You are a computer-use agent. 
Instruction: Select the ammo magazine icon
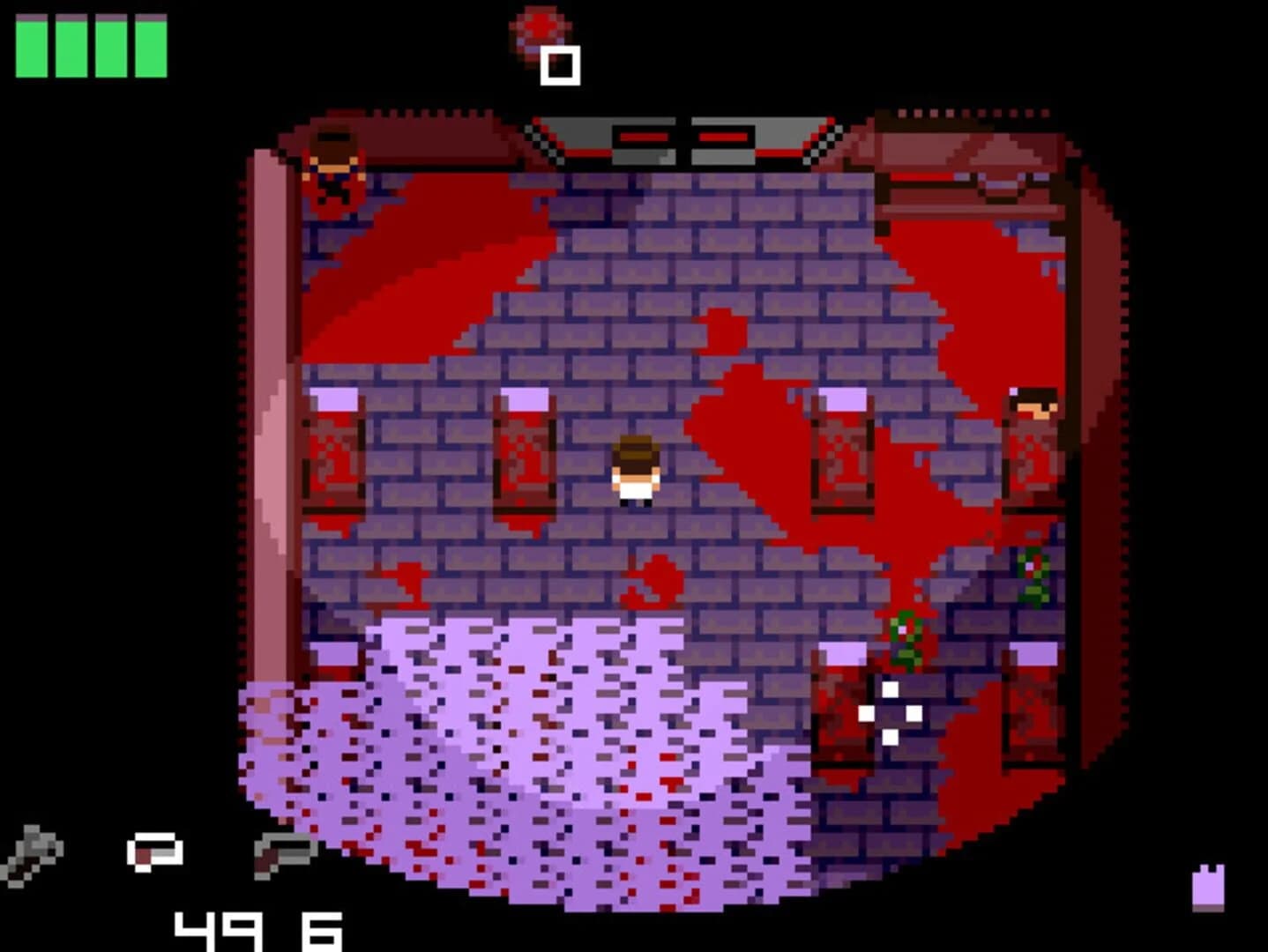[x=153, y=853]
